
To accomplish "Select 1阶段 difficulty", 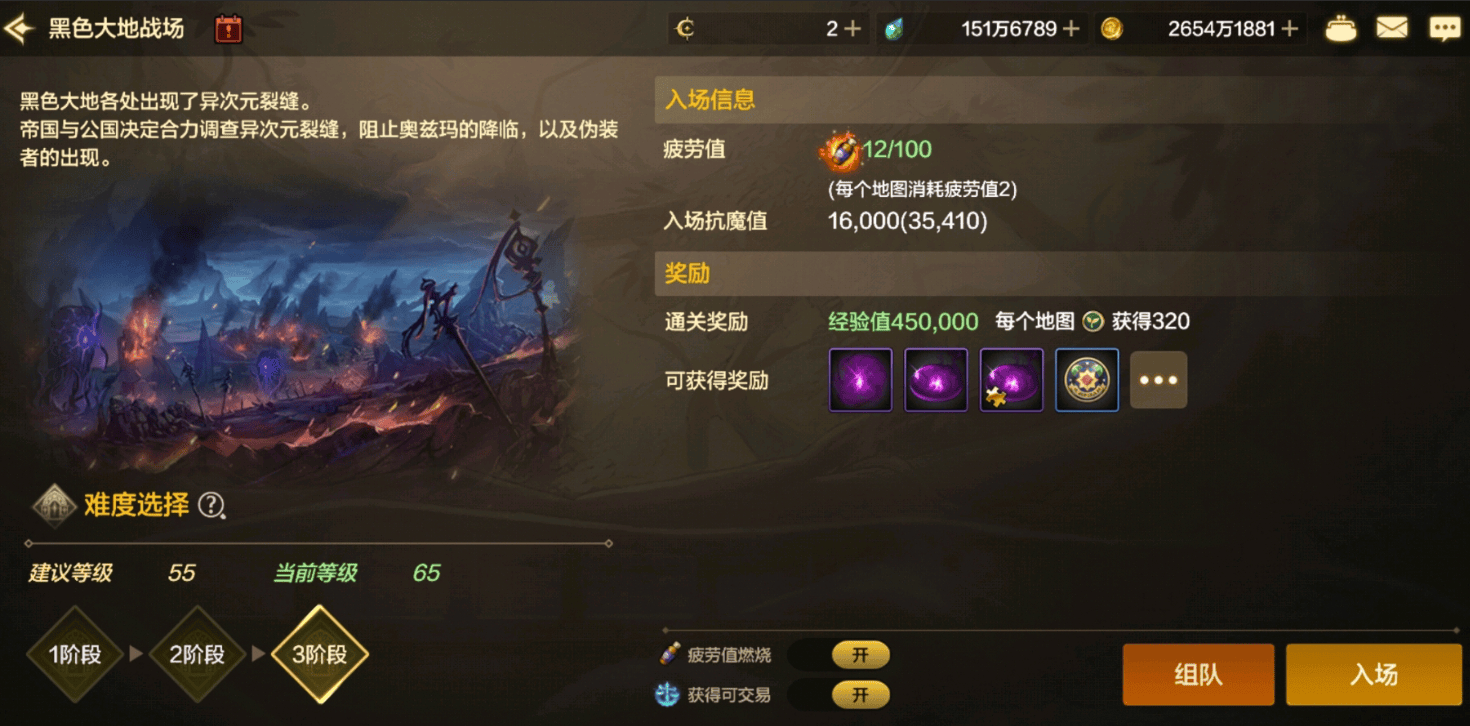I will coord(75,655).
